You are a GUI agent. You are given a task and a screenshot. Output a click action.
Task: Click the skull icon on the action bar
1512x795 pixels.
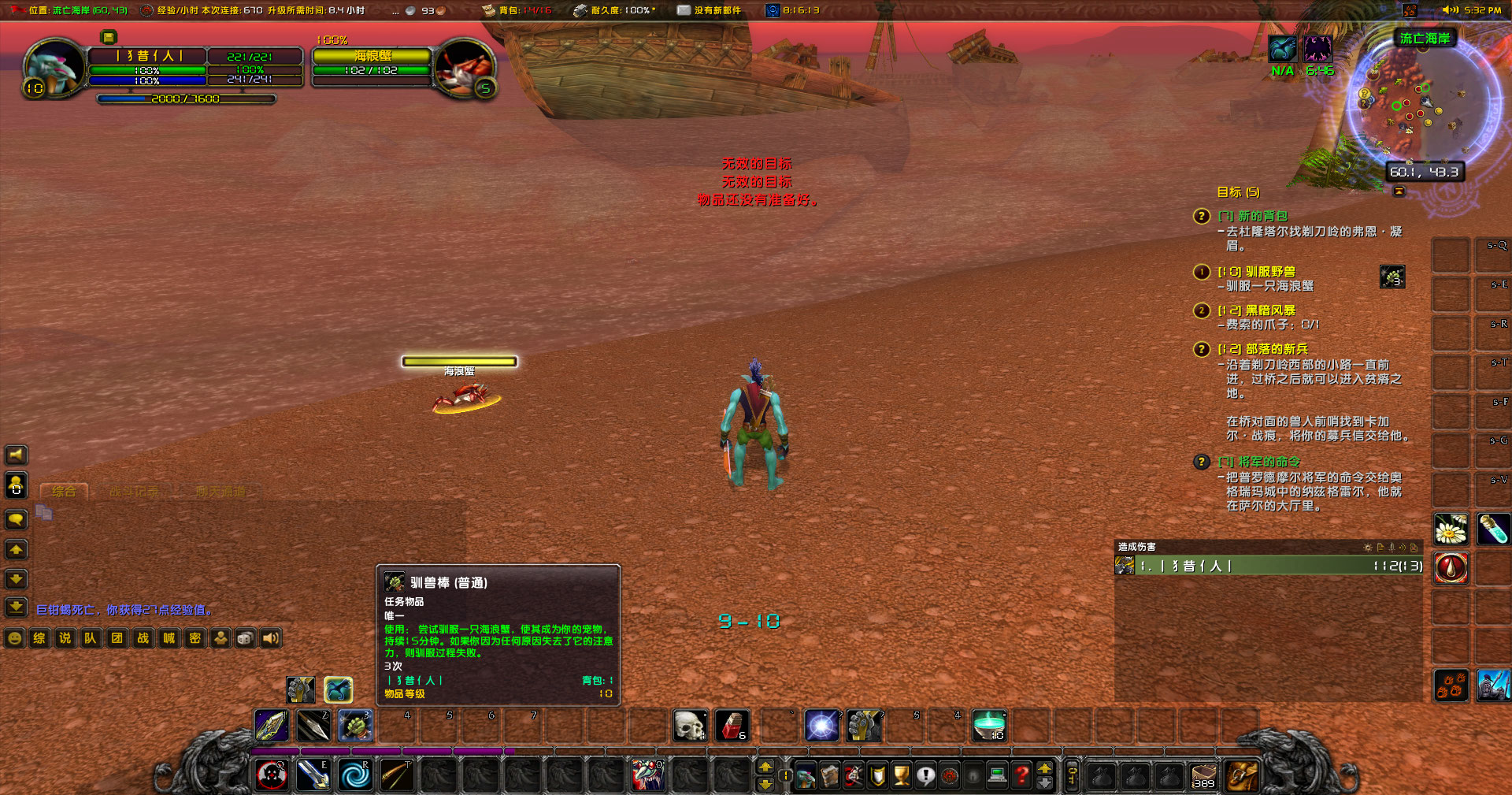pos(691,726)
